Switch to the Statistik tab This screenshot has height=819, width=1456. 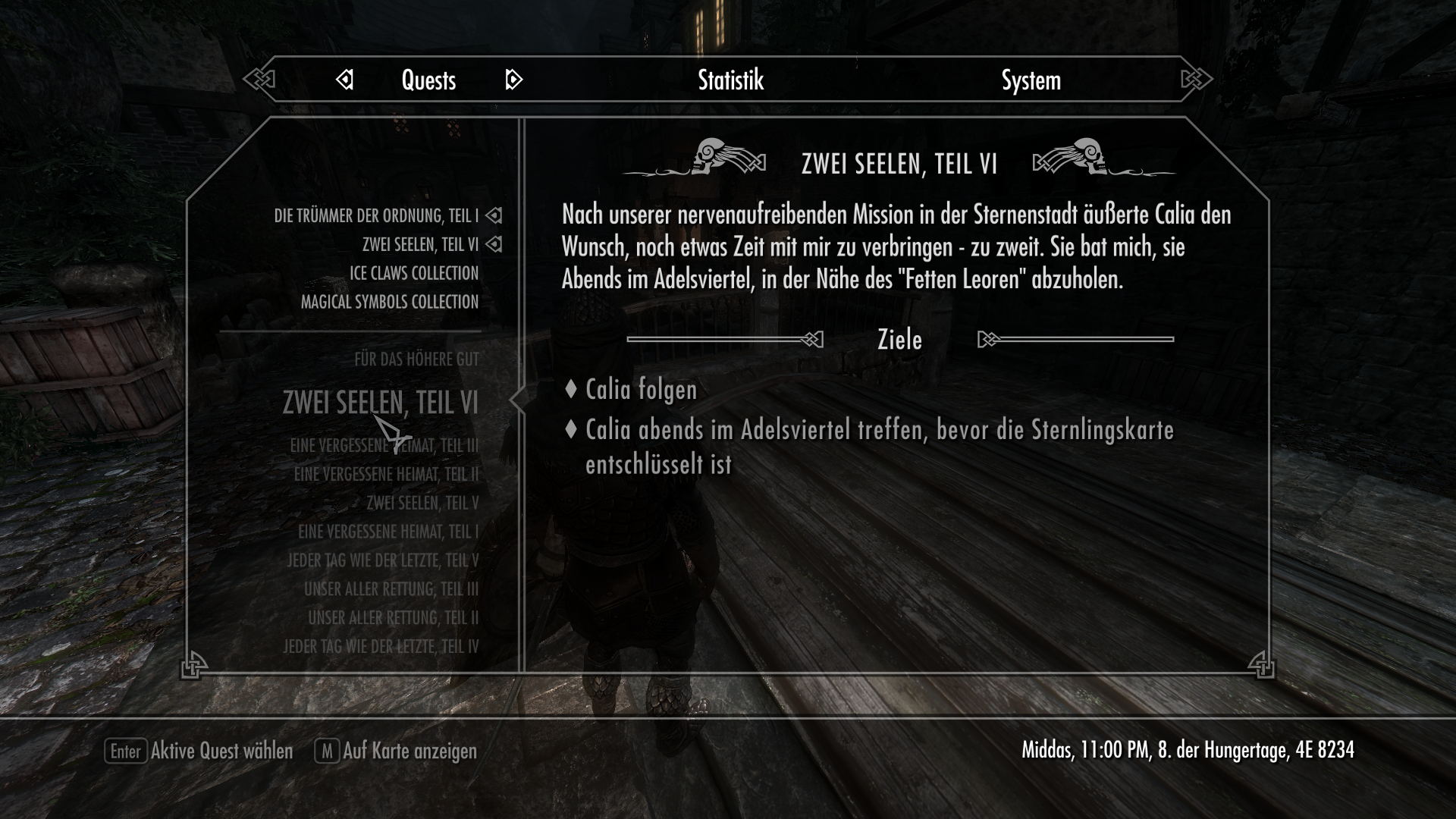730,80
